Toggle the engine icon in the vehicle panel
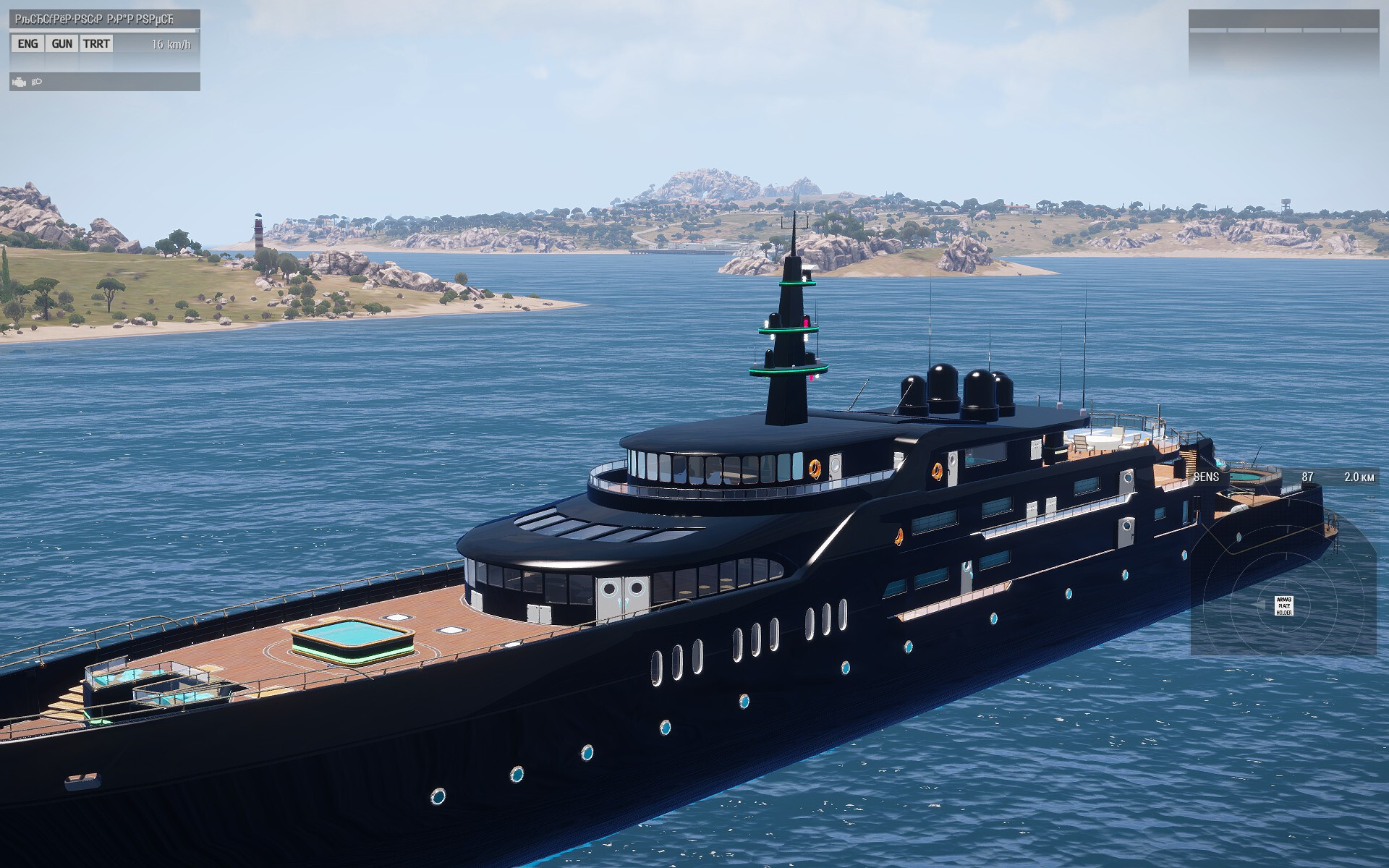 click(19, 82)
